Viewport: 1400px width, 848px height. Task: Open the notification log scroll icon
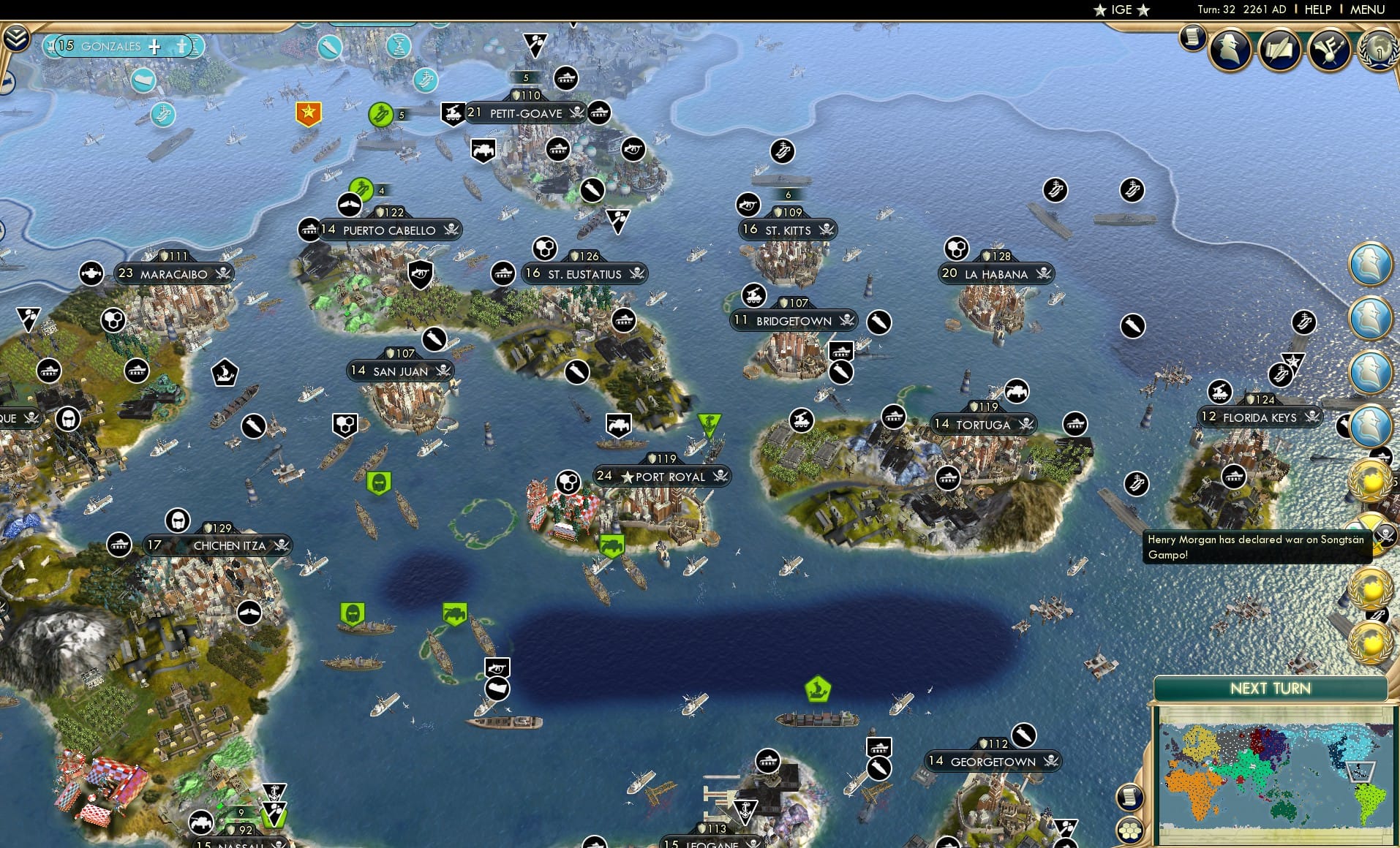[x=1191, y=37]
